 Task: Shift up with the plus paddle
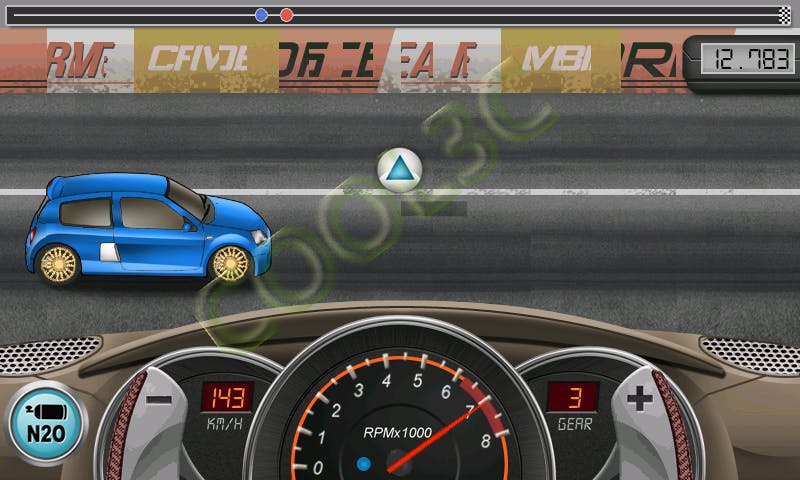pyautogui.click(x=640, y=400)
